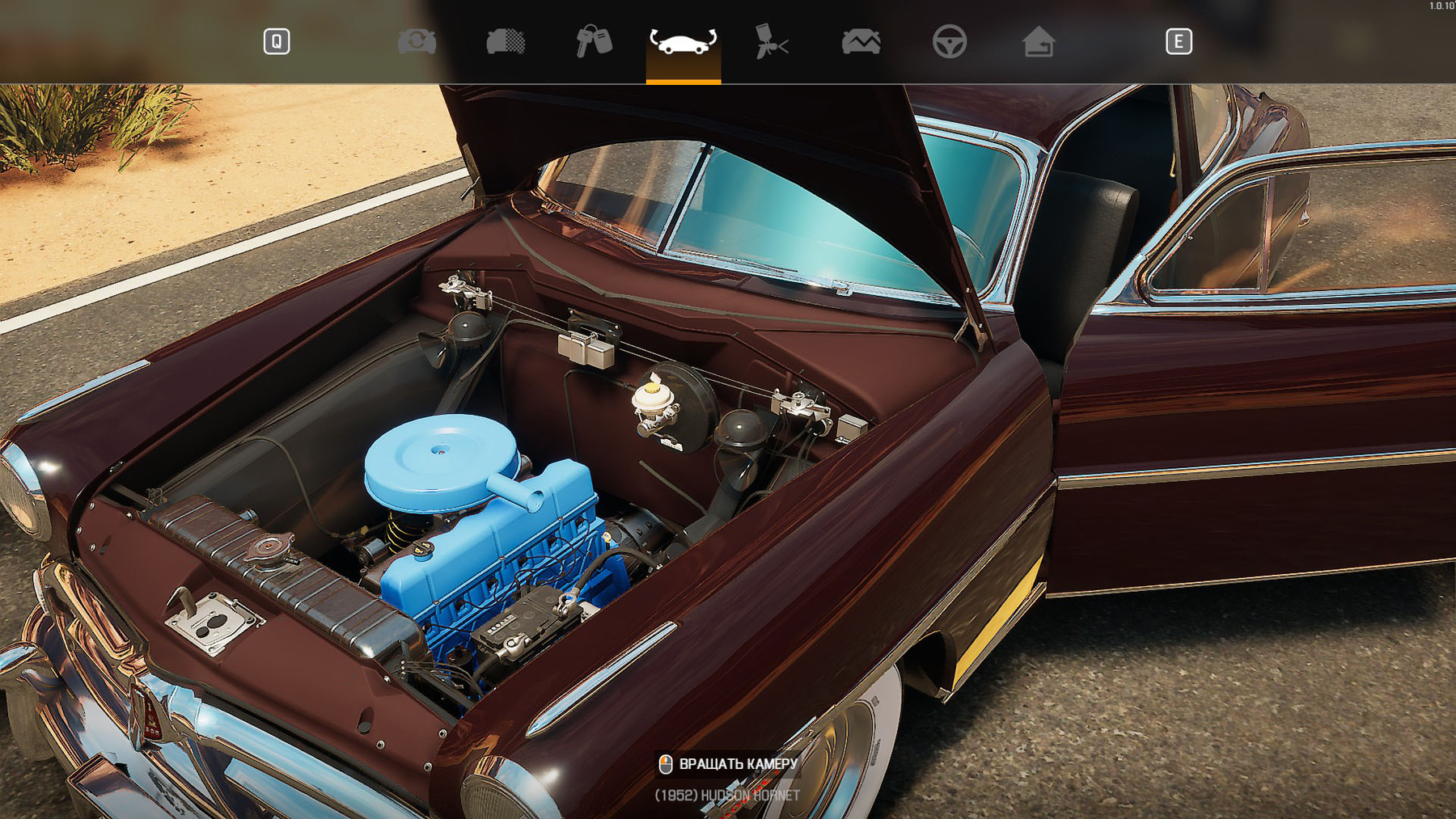Open the paint spray gun tab
Image resolution: width=1456 pixels, height=819 pixels.
coord(772,41)
